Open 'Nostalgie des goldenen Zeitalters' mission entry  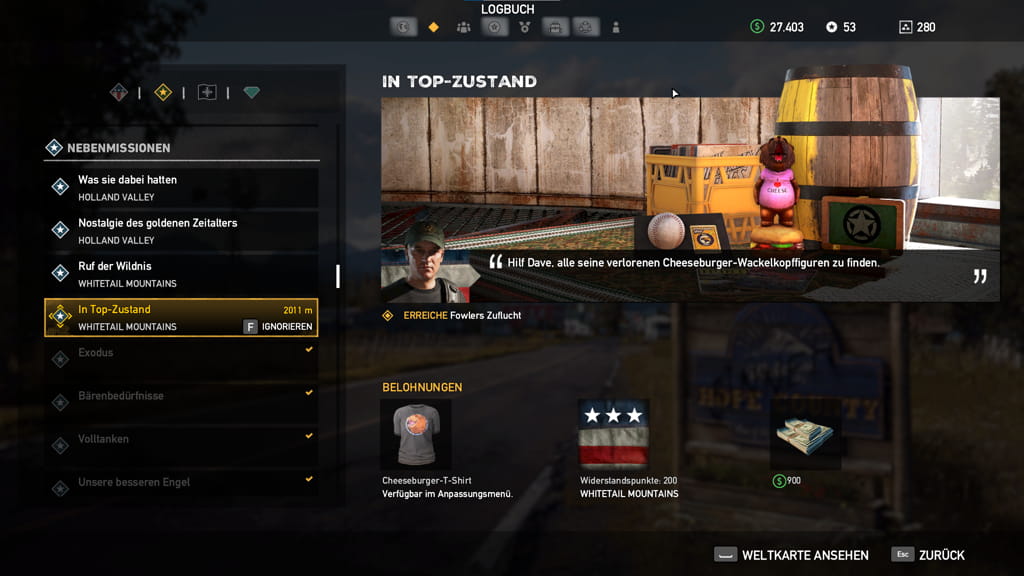pyautogui.click(x=181, y=230)
